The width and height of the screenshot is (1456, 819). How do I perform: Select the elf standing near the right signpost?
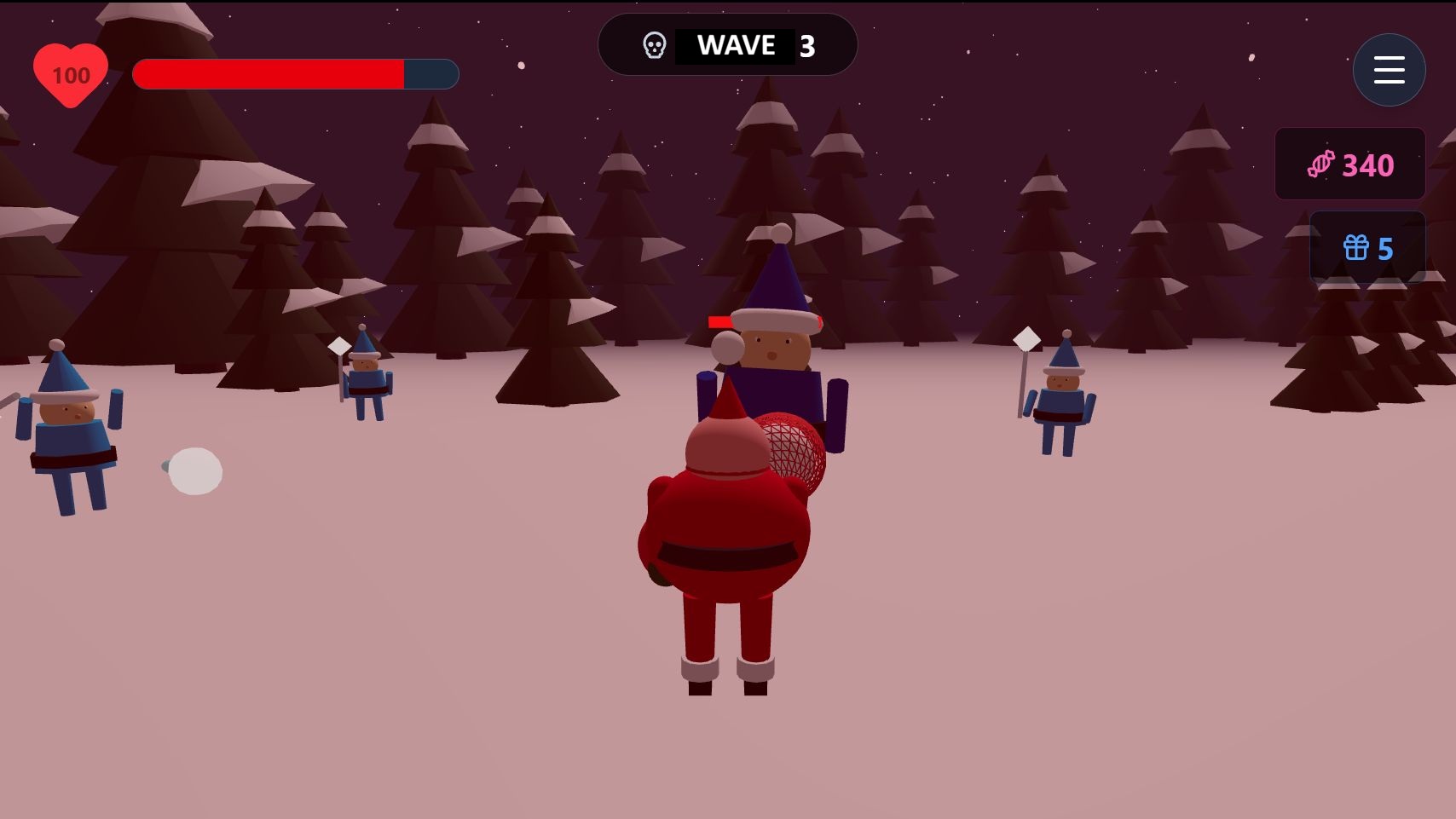click(x=1061, y=401)
